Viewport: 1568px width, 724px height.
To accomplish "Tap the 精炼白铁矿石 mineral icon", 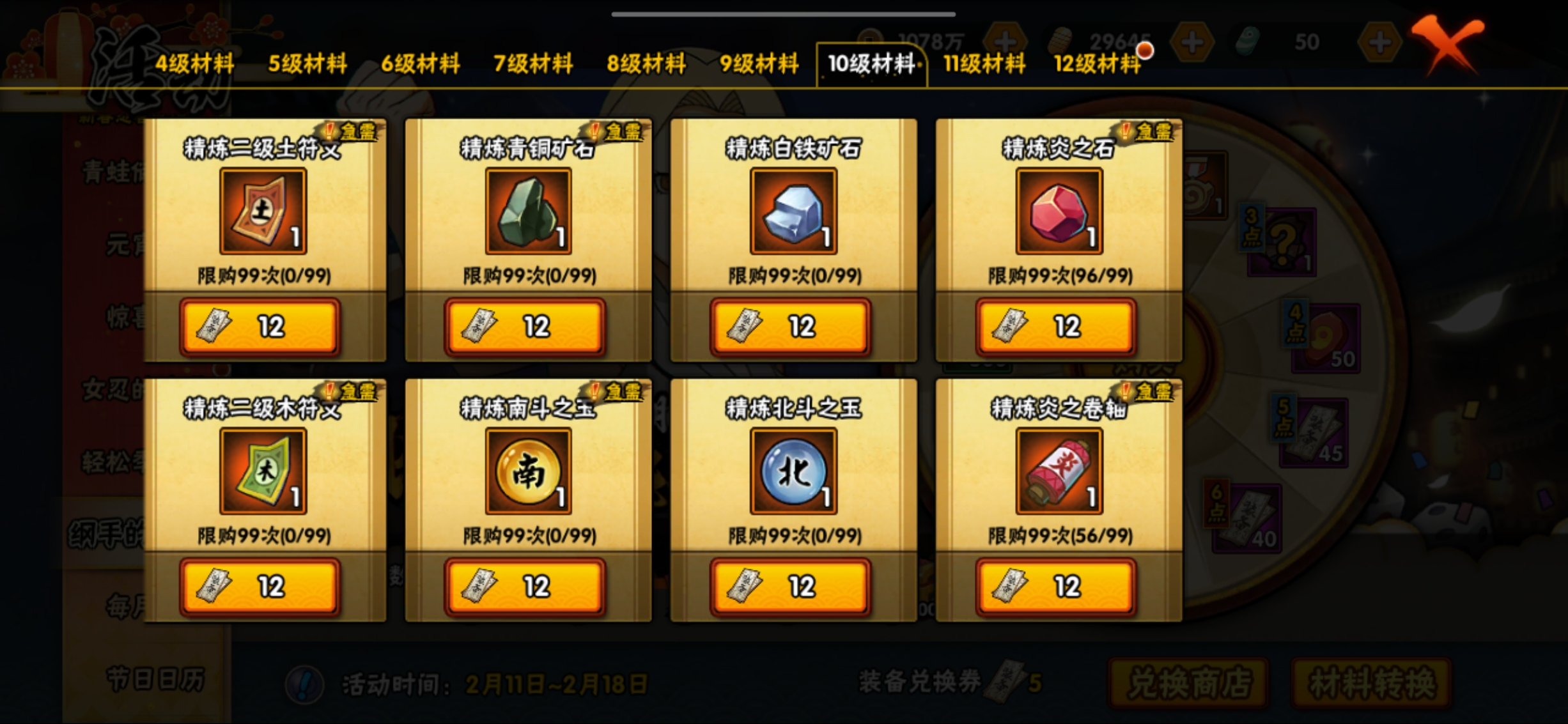I will tap(793, 210).
